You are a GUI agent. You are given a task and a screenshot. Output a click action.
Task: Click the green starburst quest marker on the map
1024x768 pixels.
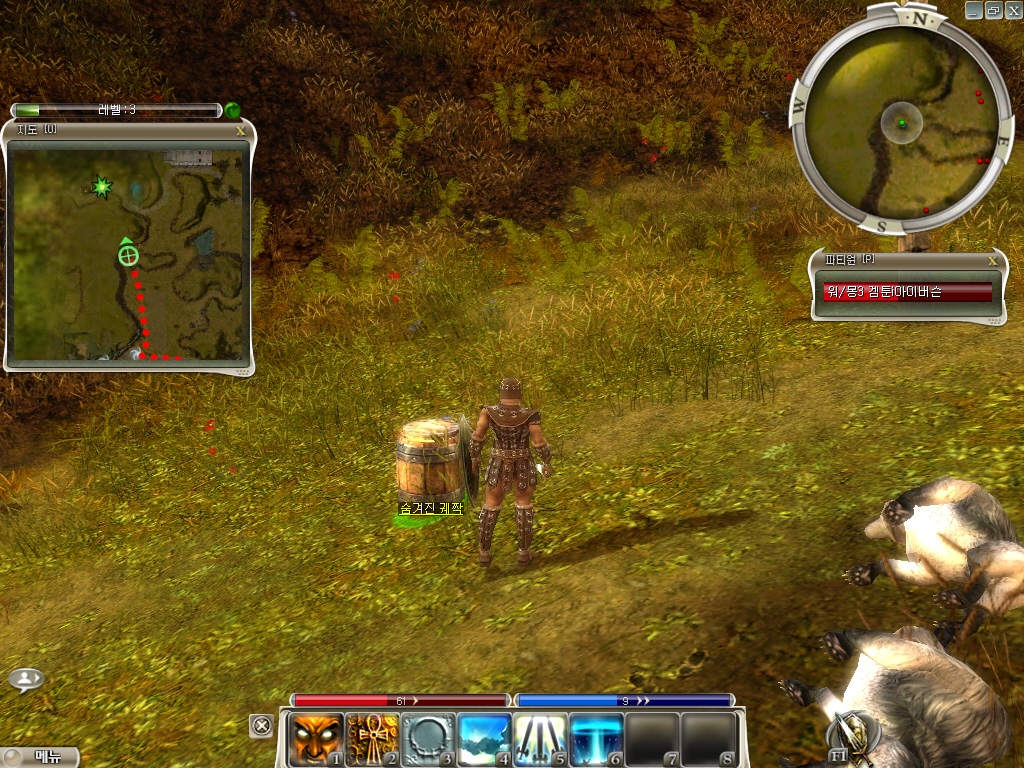pyautogui.click(x=100, y=186)
